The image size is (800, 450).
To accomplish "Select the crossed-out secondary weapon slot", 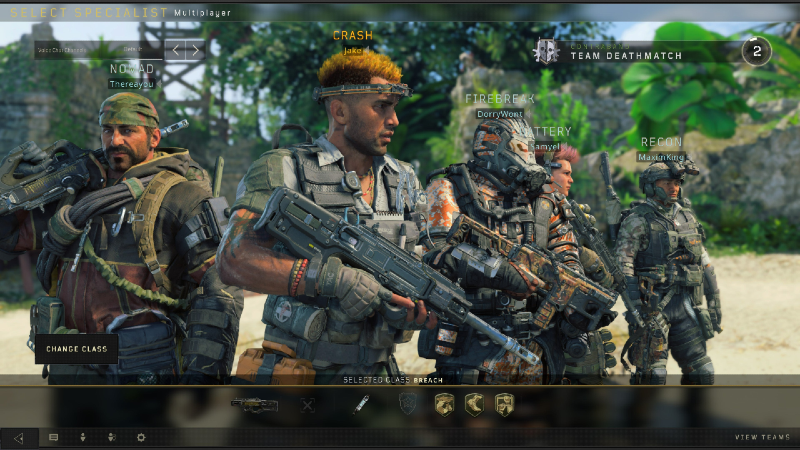I will point(309,404).
